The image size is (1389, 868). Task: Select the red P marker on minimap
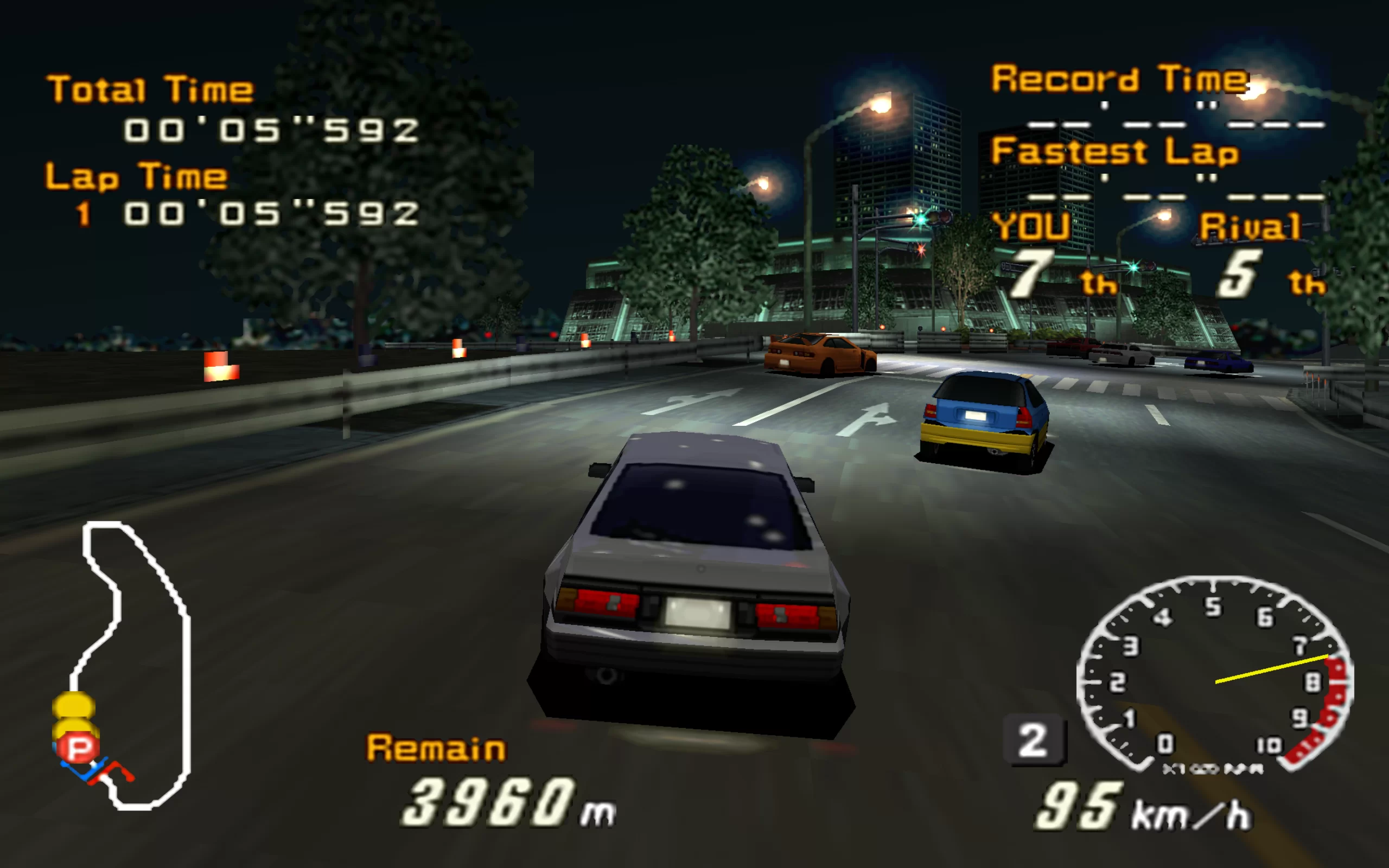tap(79, 748)
